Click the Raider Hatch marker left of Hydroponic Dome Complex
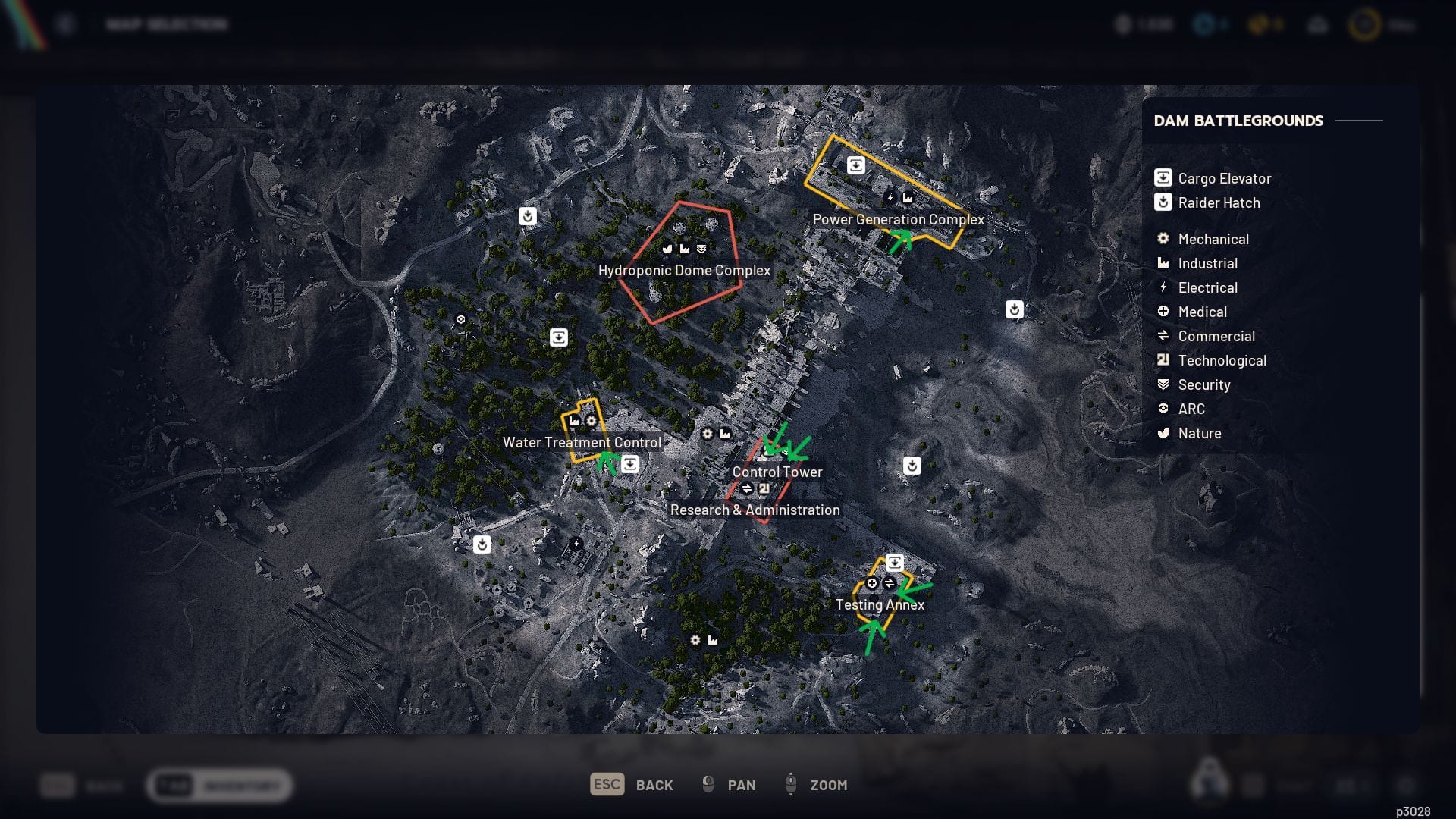The width and height of the screenshot is (1456, 819). click(528, 215)
